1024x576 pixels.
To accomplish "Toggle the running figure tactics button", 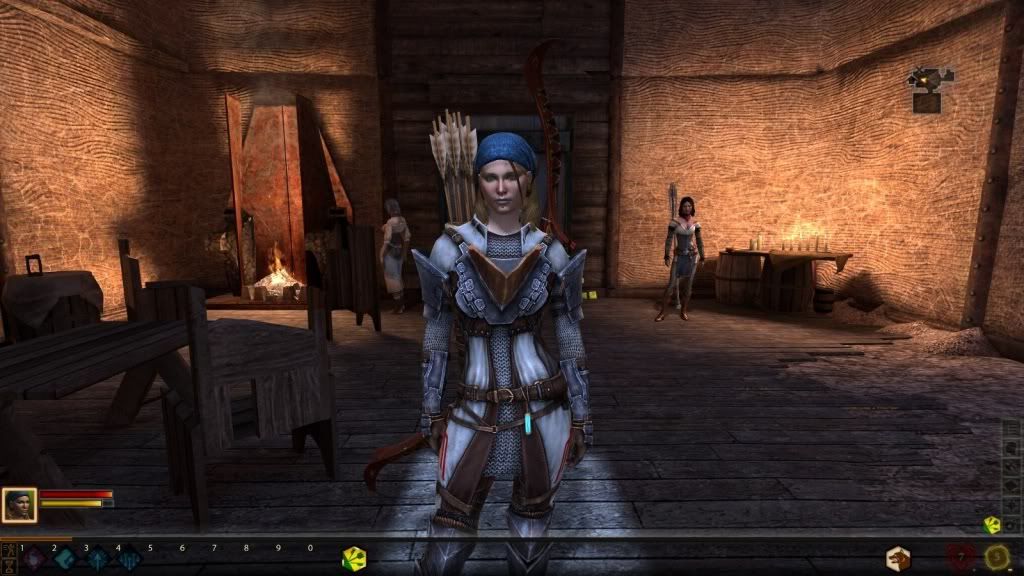I will 7,549.
